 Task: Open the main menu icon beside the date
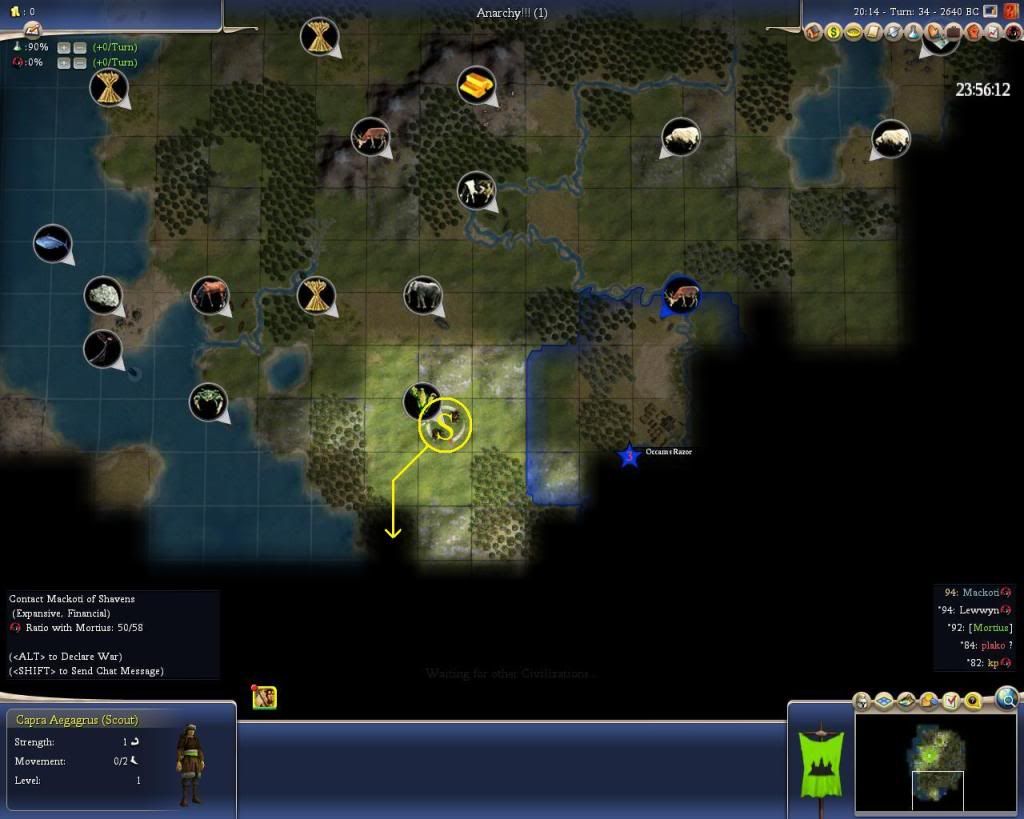pos(991,11)
